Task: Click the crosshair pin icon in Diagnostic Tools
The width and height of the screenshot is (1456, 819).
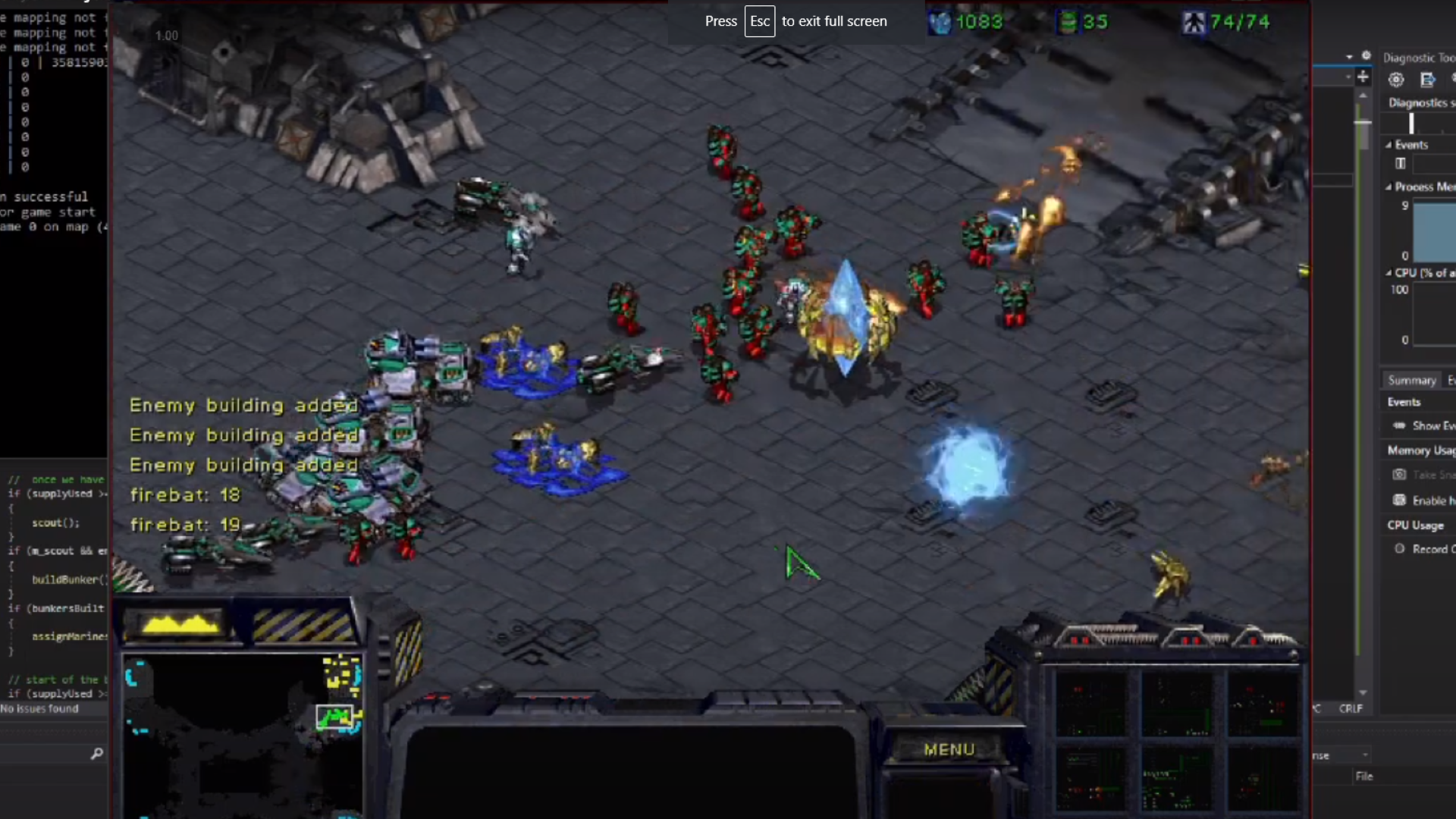Action: pos(1364,77)
